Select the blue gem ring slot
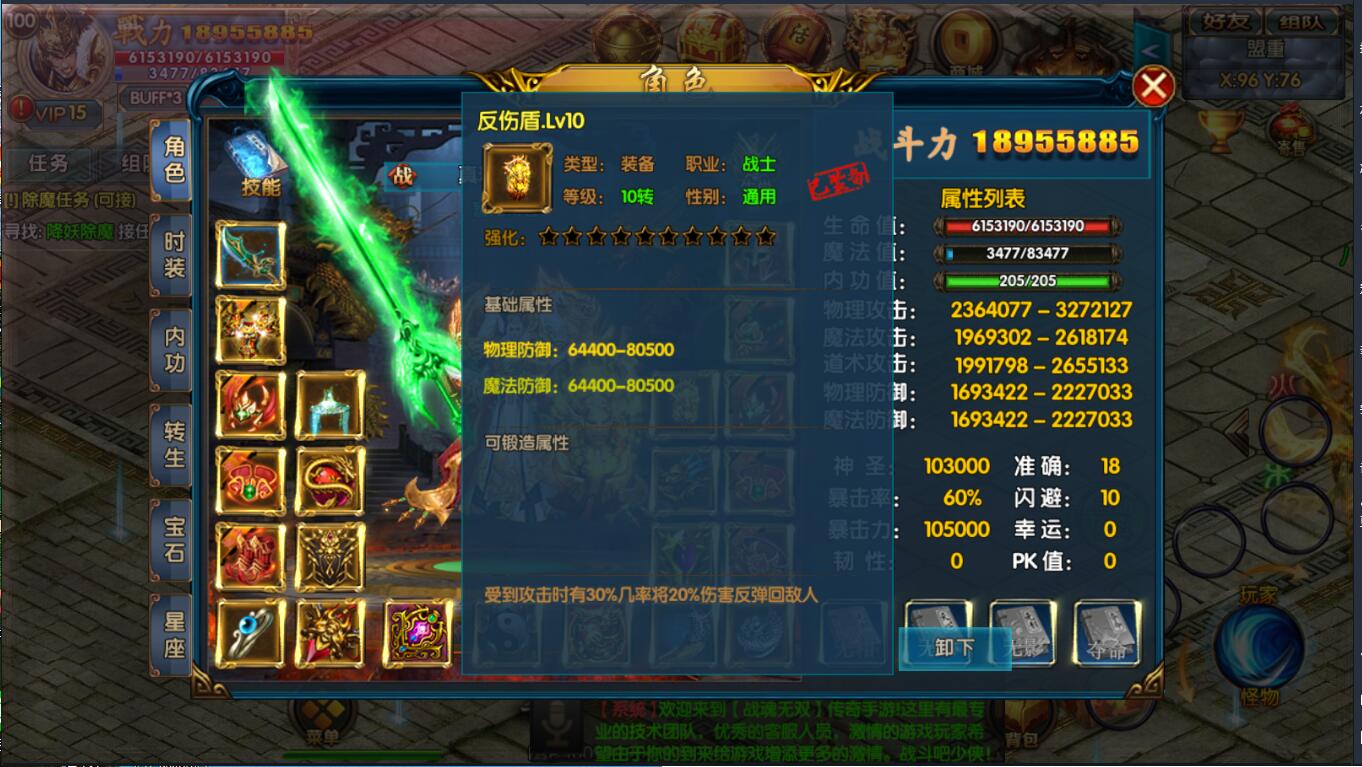Screen dimensions: 1362x767 (251, 633)
